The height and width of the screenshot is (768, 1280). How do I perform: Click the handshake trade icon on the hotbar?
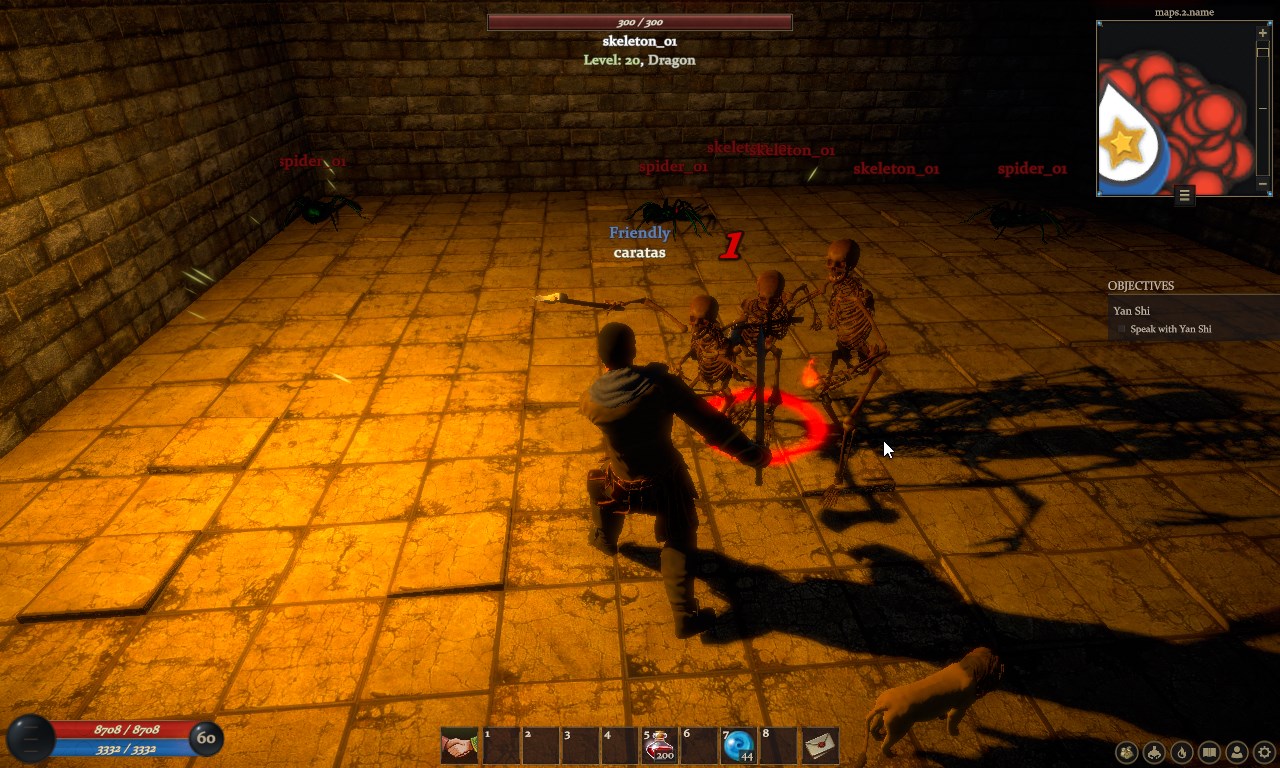coord(459,744)
